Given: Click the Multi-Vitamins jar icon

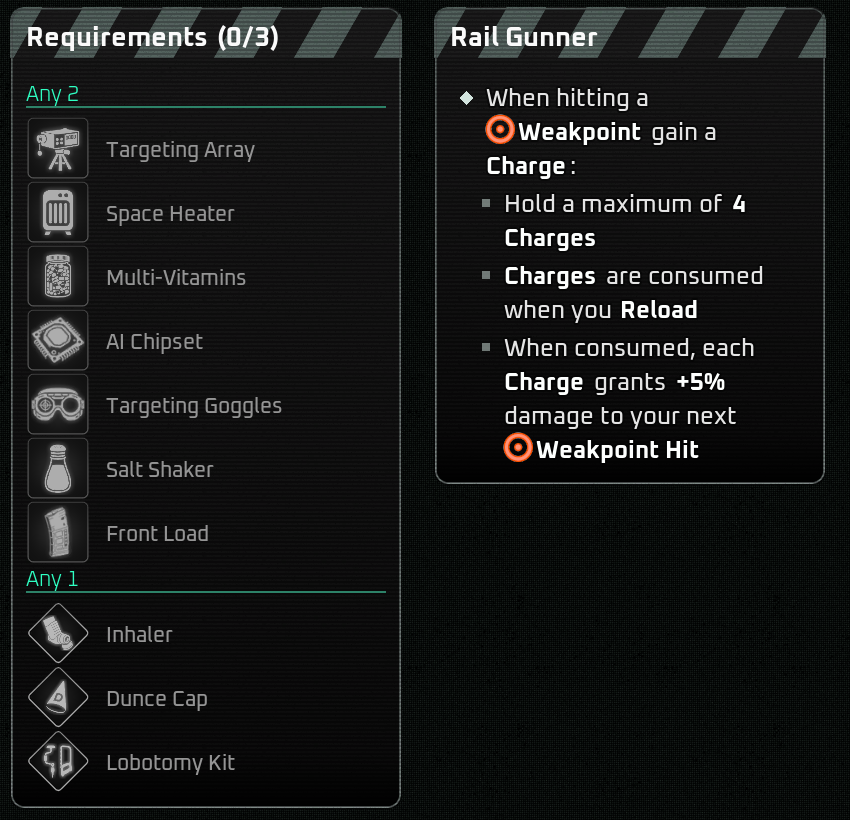Looking at the screenshot, I should pyautogui.click(x=58, y=278).
